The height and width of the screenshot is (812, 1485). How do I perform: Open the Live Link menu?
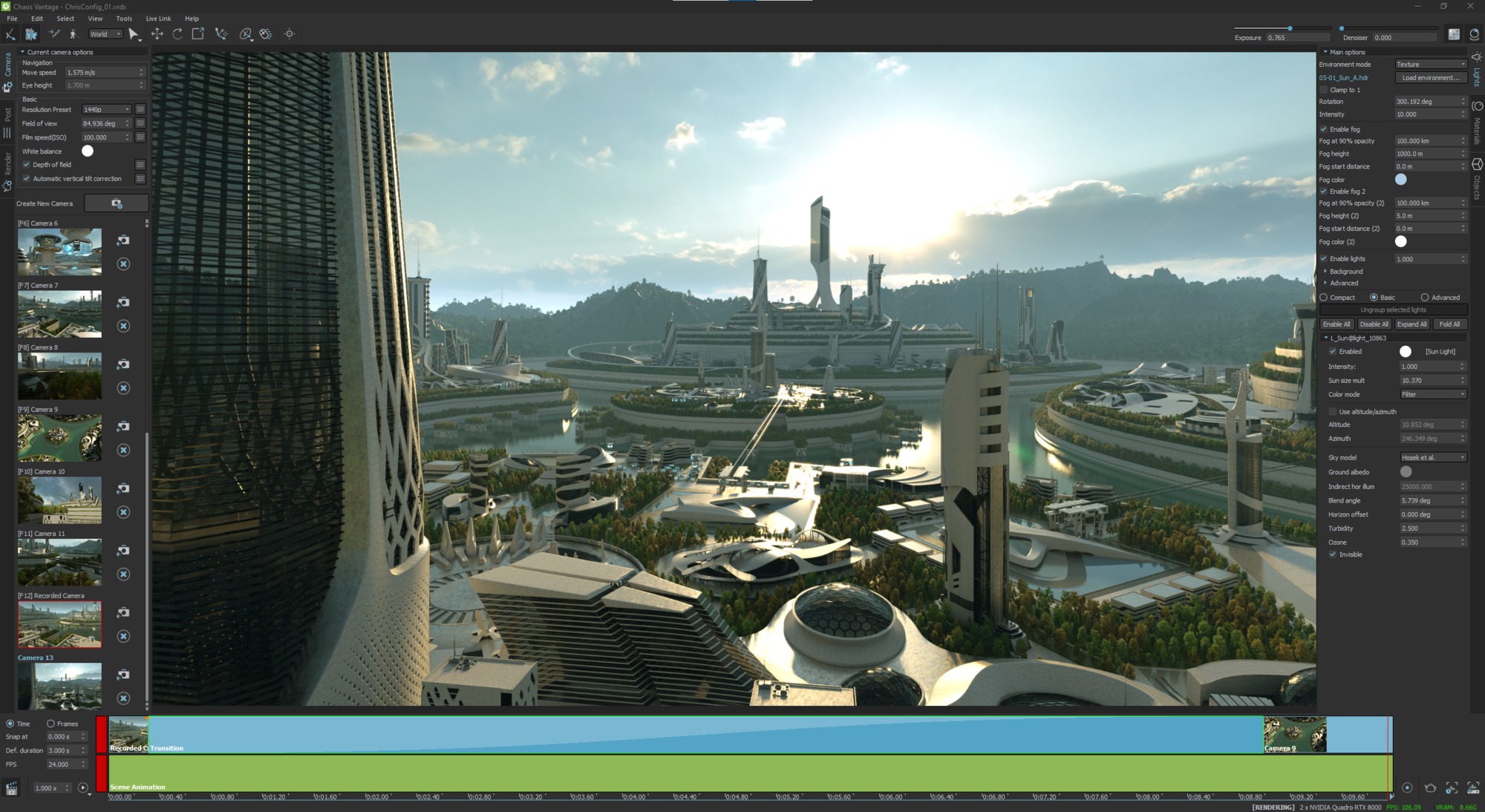[158, 19]
